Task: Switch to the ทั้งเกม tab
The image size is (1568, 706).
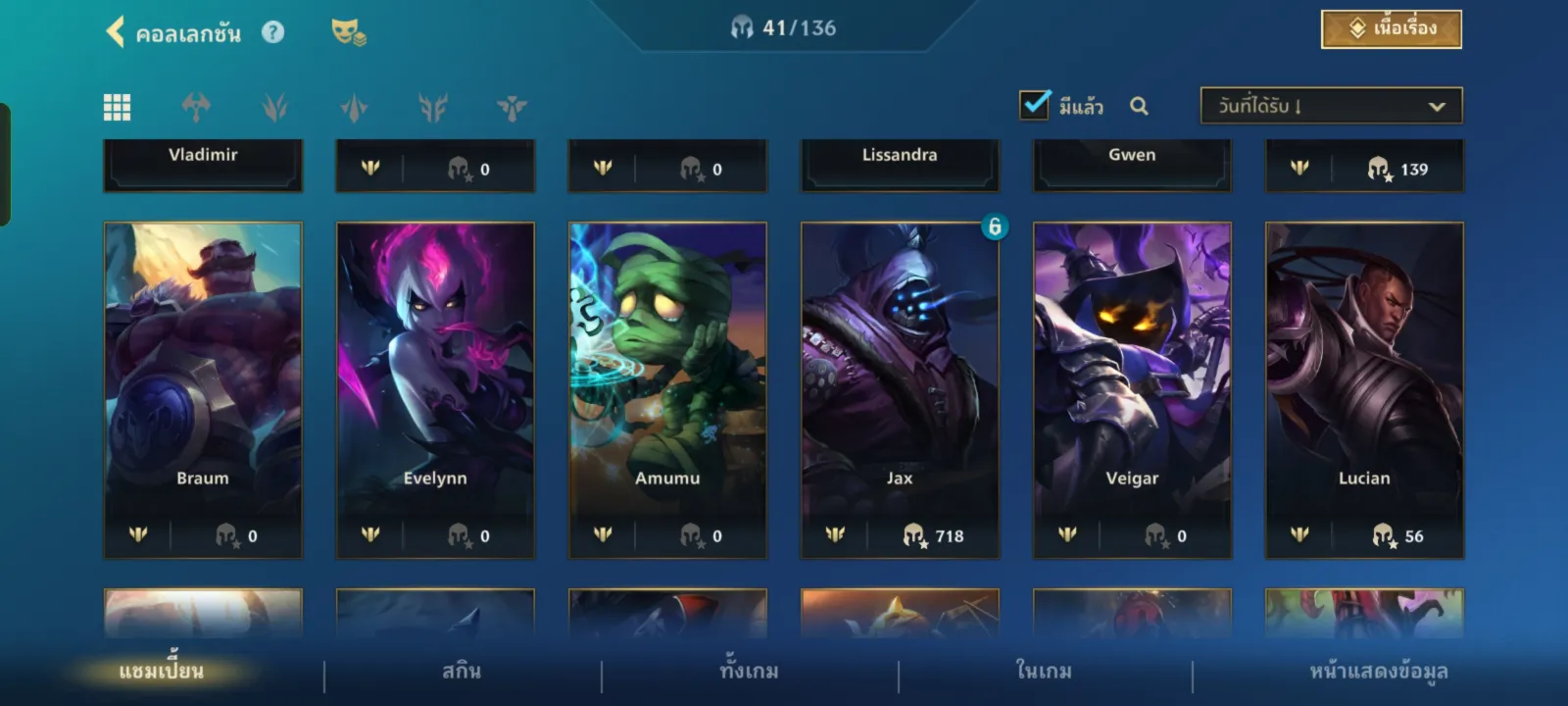Action: tap(749, 672)
